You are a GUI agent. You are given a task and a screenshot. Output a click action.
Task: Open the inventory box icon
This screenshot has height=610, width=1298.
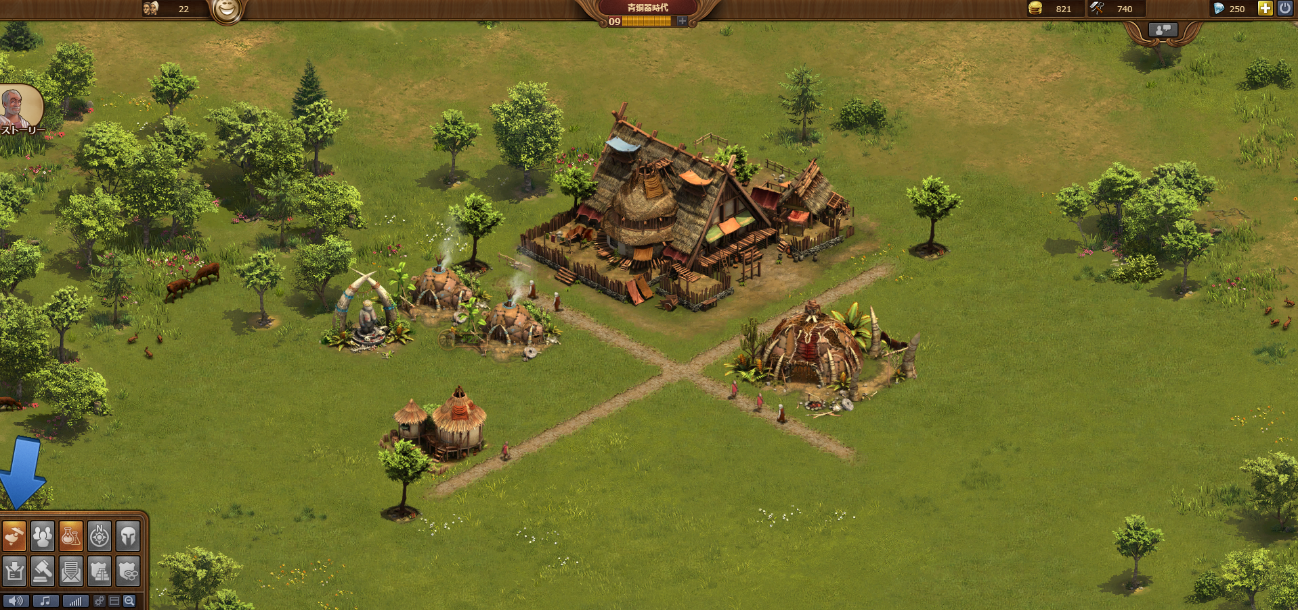pyautogui.click(x=14, y=571)
